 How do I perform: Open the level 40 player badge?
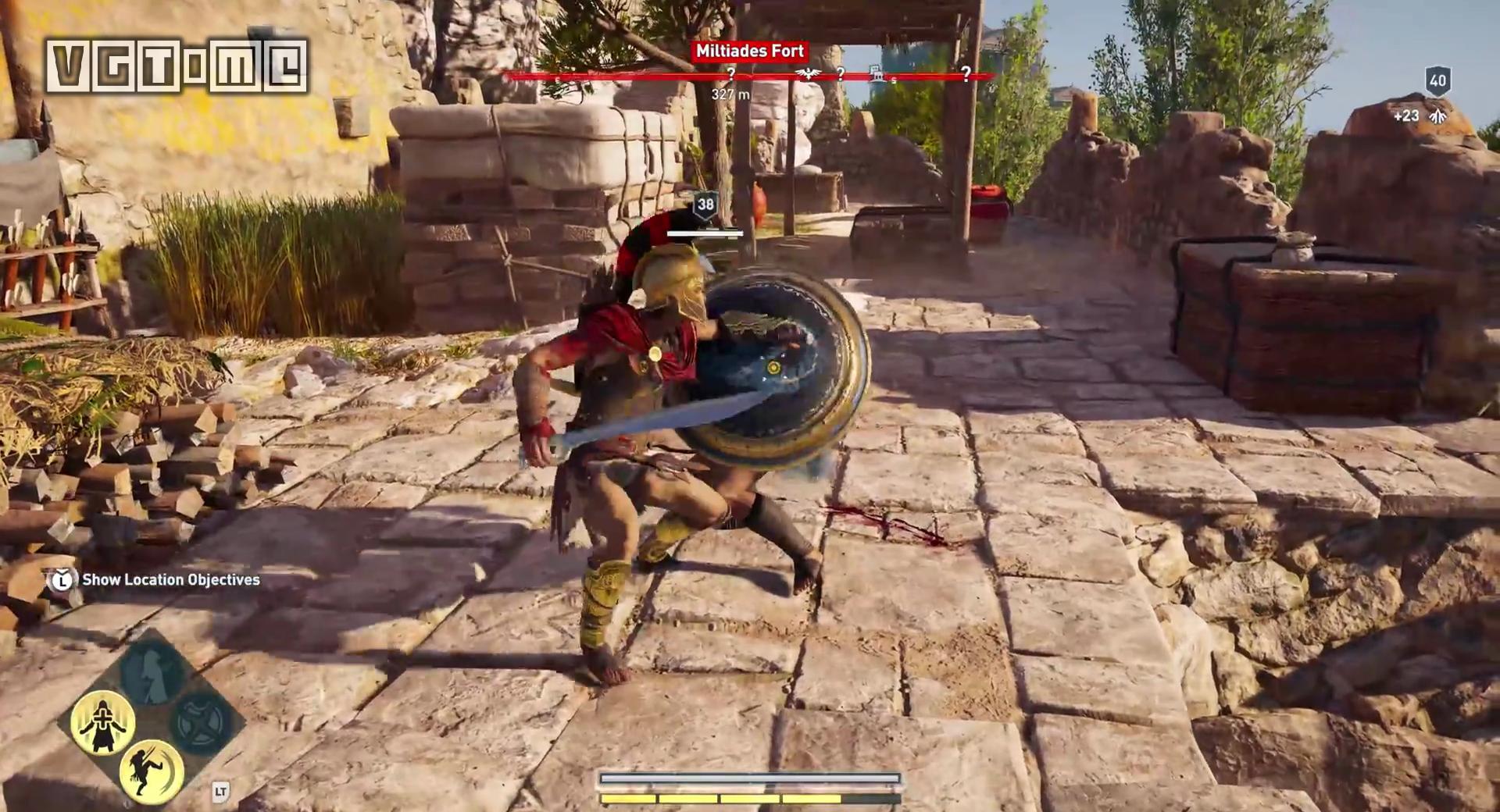[1437, 80]
